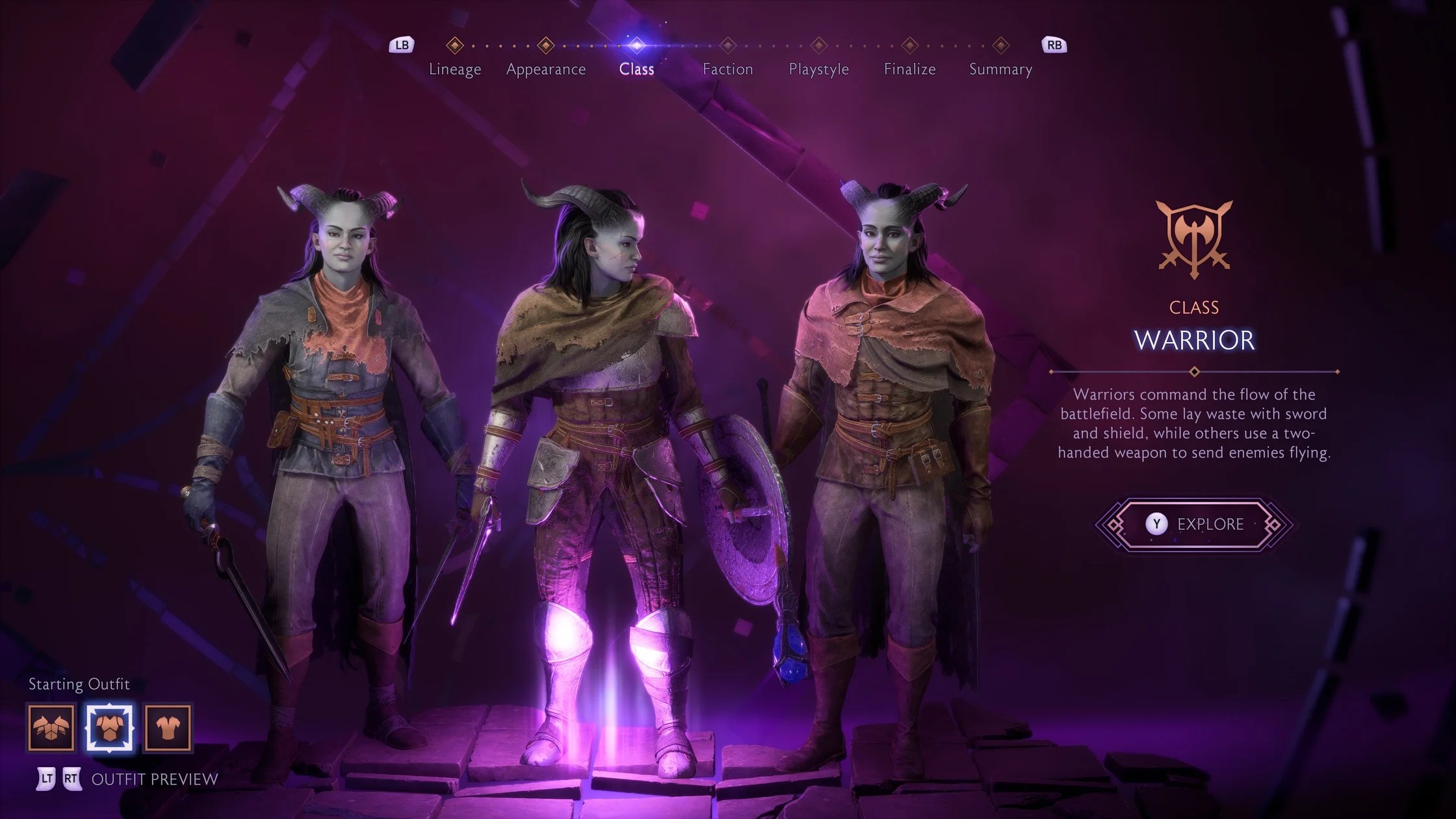Switch to the Lineage tab

455,68
